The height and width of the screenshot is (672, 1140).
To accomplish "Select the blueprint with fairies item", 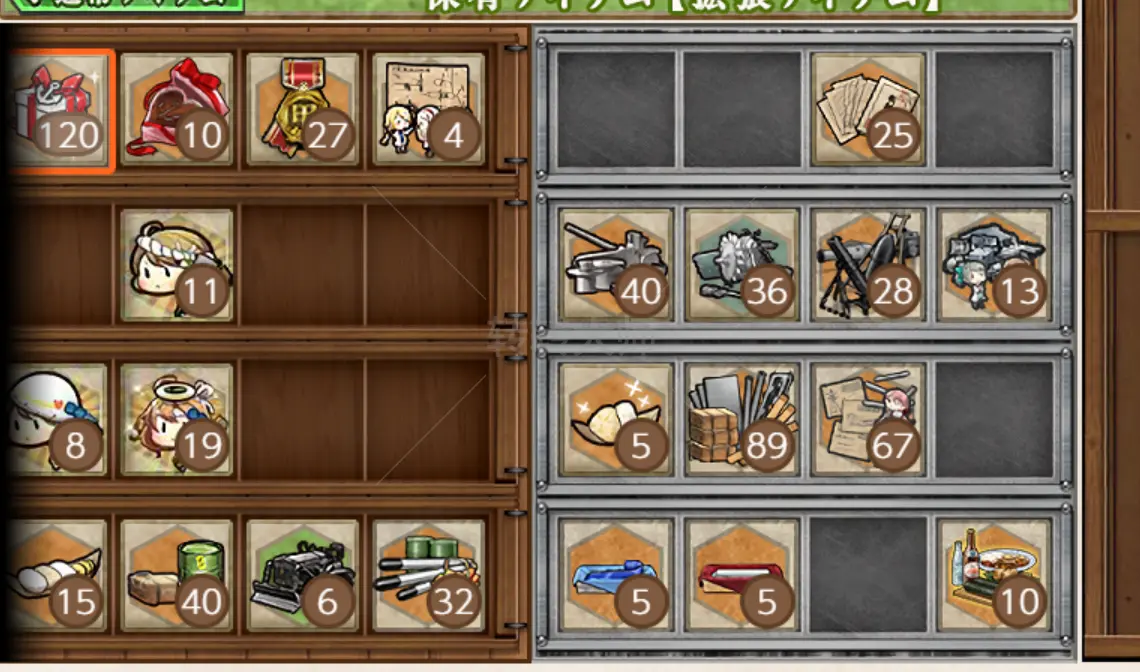I will click(429, 108).
